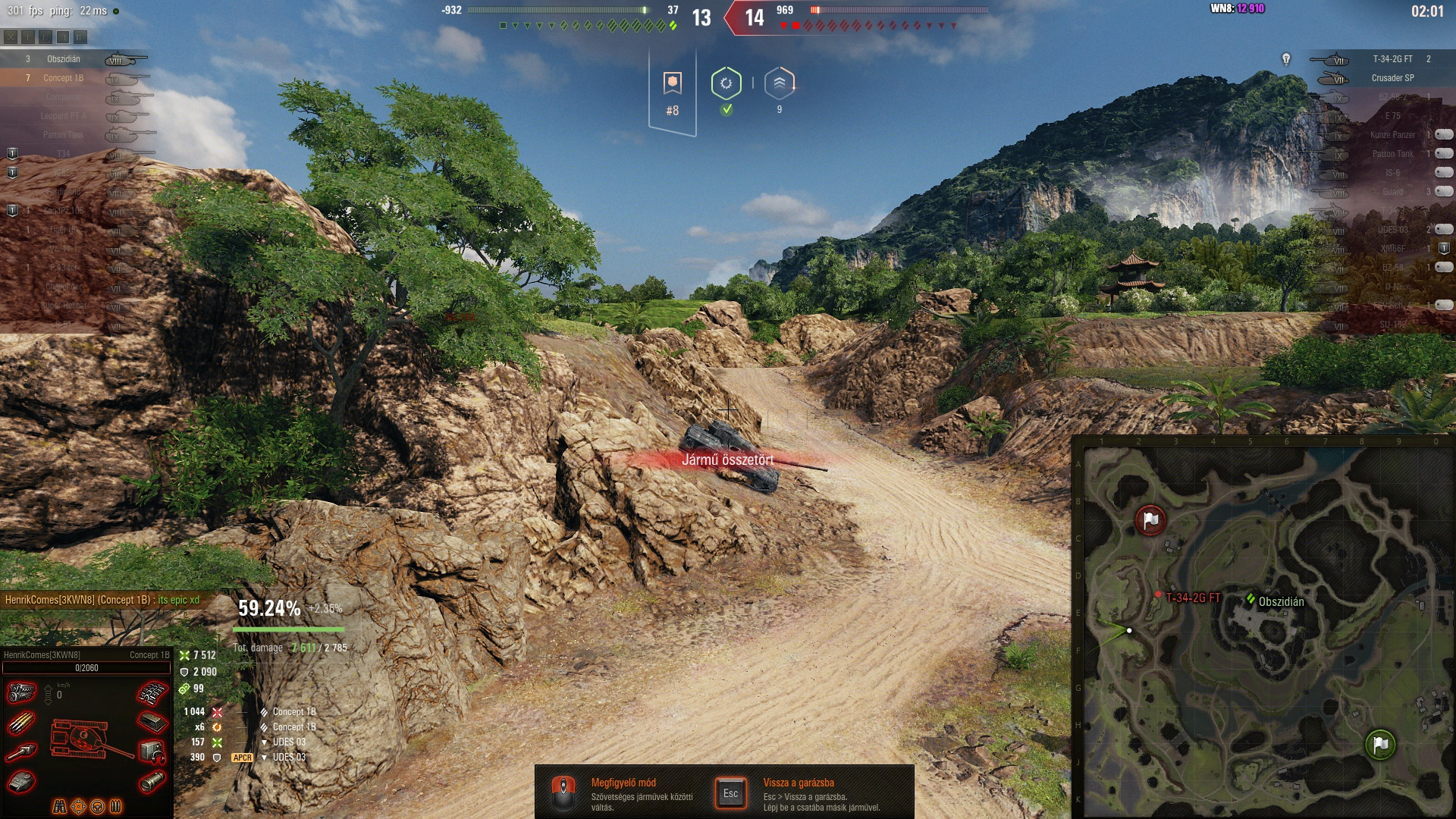Click the binoculars commander crew icon

[59, 806]
